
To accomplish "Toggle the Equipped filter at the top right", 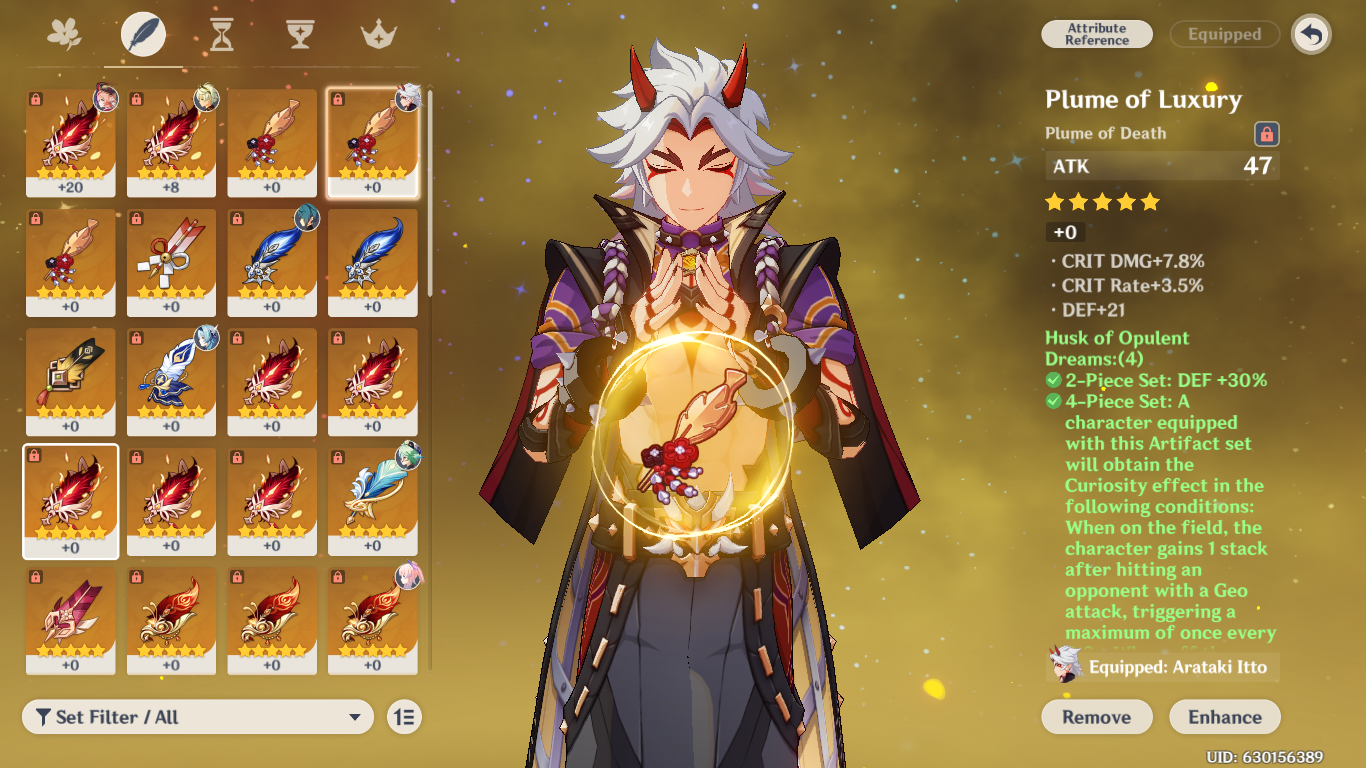I will point(1224,34).
